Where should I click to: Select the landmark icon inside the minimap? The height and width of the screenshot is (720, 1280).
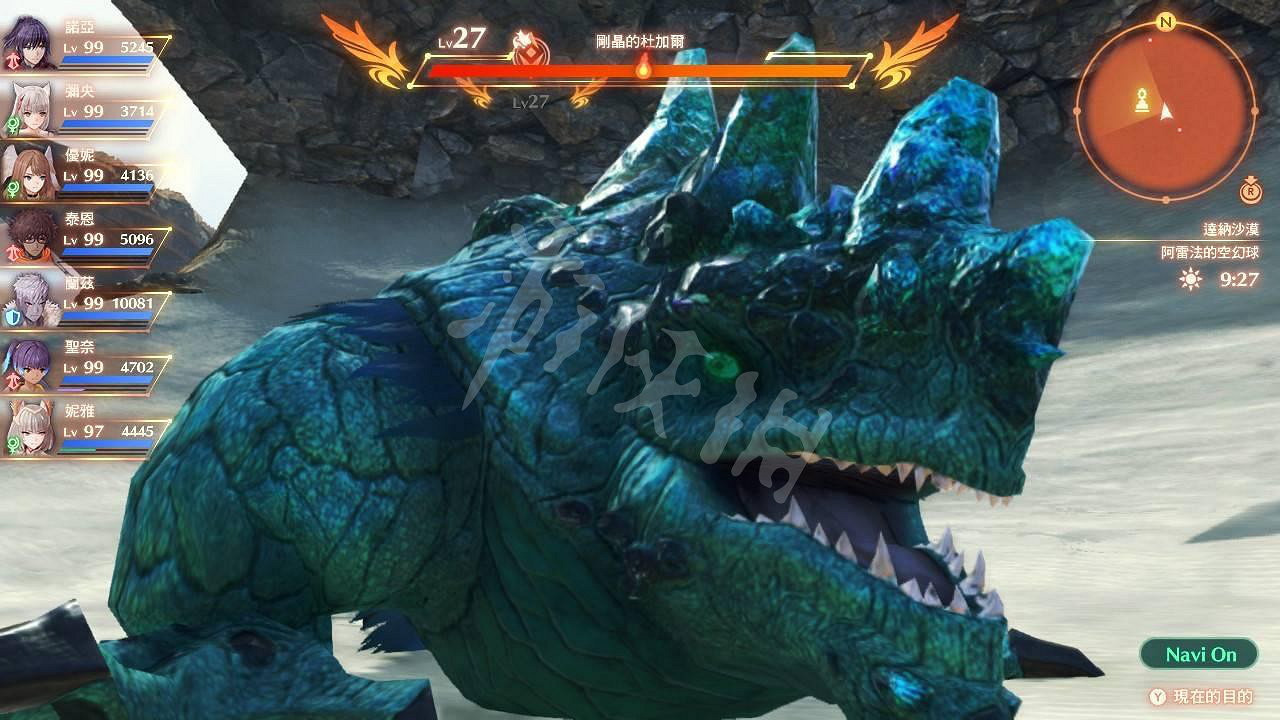1142,99
